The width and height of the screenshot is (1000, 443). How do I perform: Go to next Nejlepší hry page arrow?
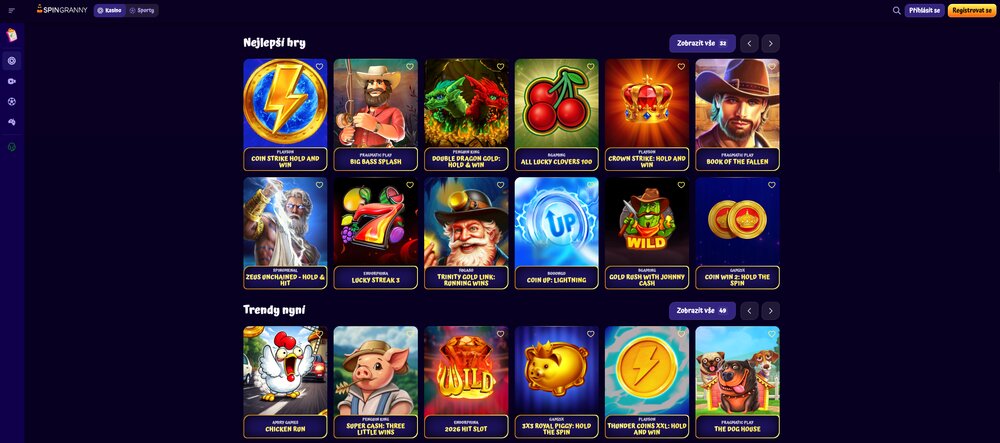(770, 43)
